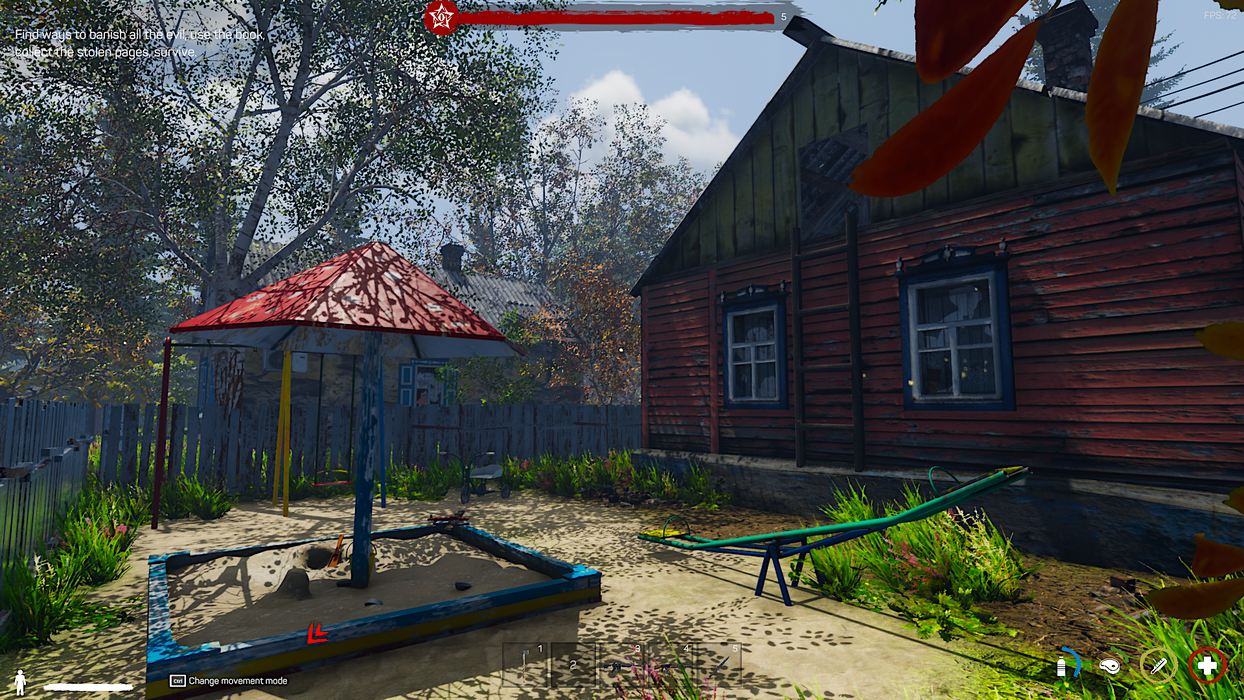Viewport: 1244px width, 700px height.
Task: Choose empty hotbar slot 2
Action: [x=573, y=664]
